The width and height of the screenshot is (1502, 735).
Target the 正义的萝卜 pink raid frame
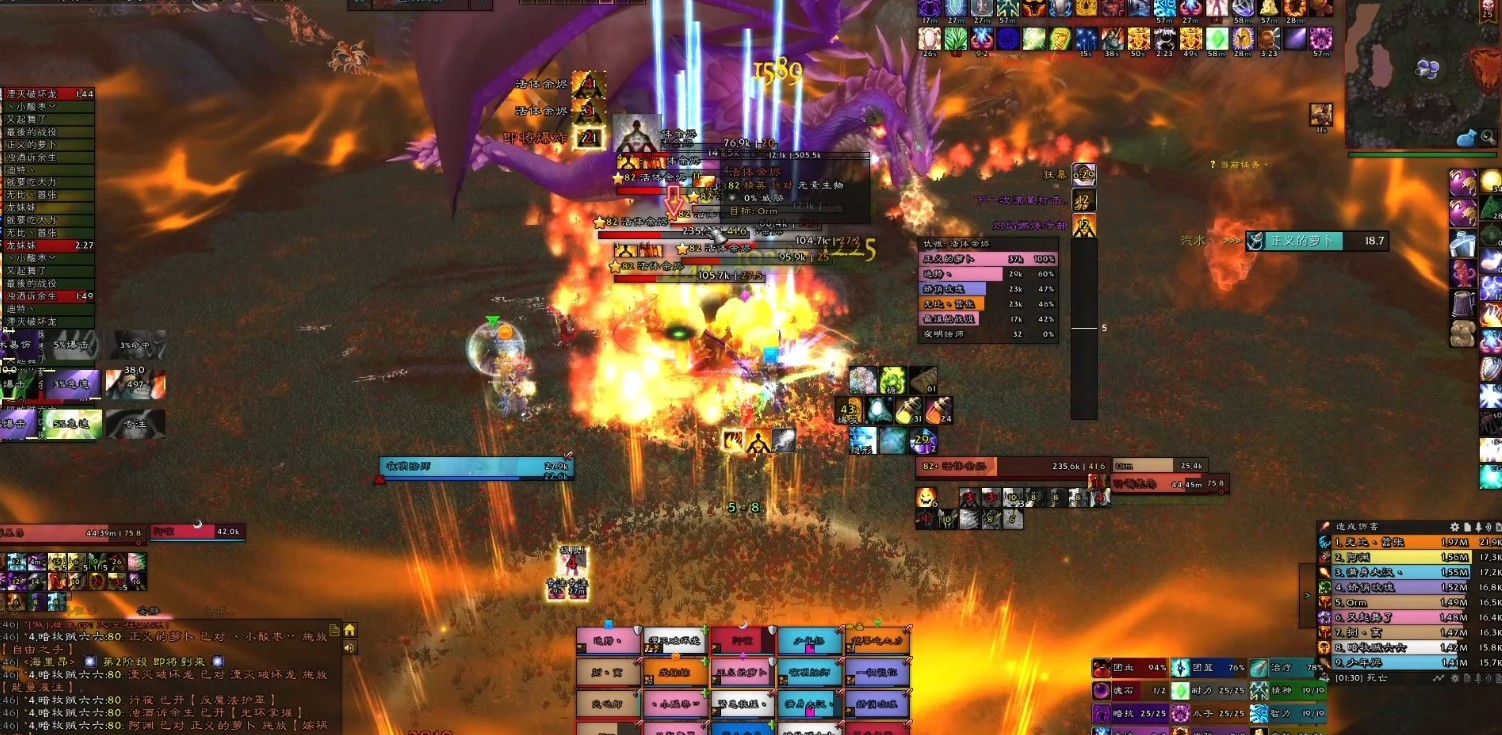pos(742,673)
